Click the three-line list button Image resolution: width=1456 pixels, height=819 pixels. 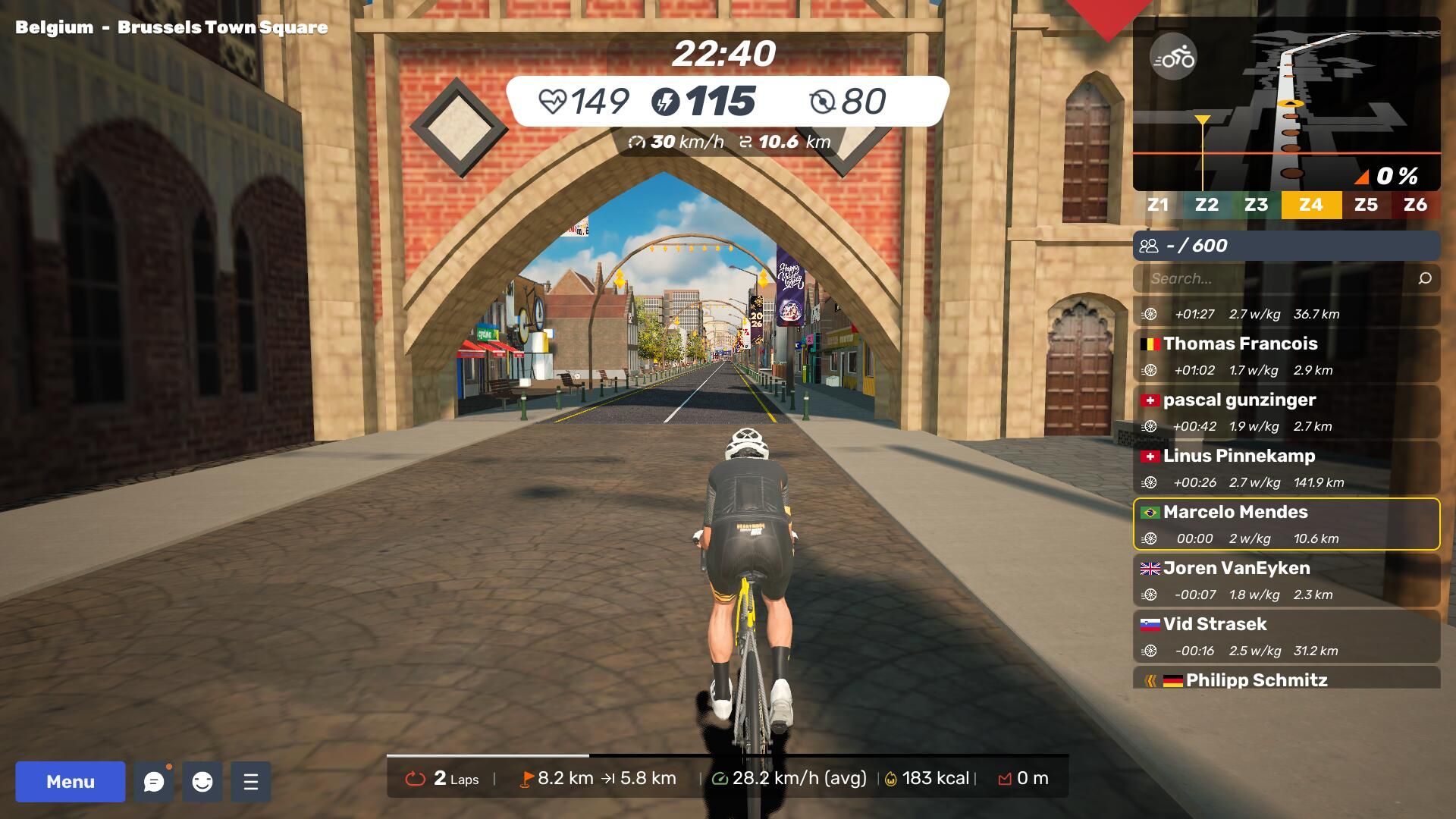tap(251, 782)
